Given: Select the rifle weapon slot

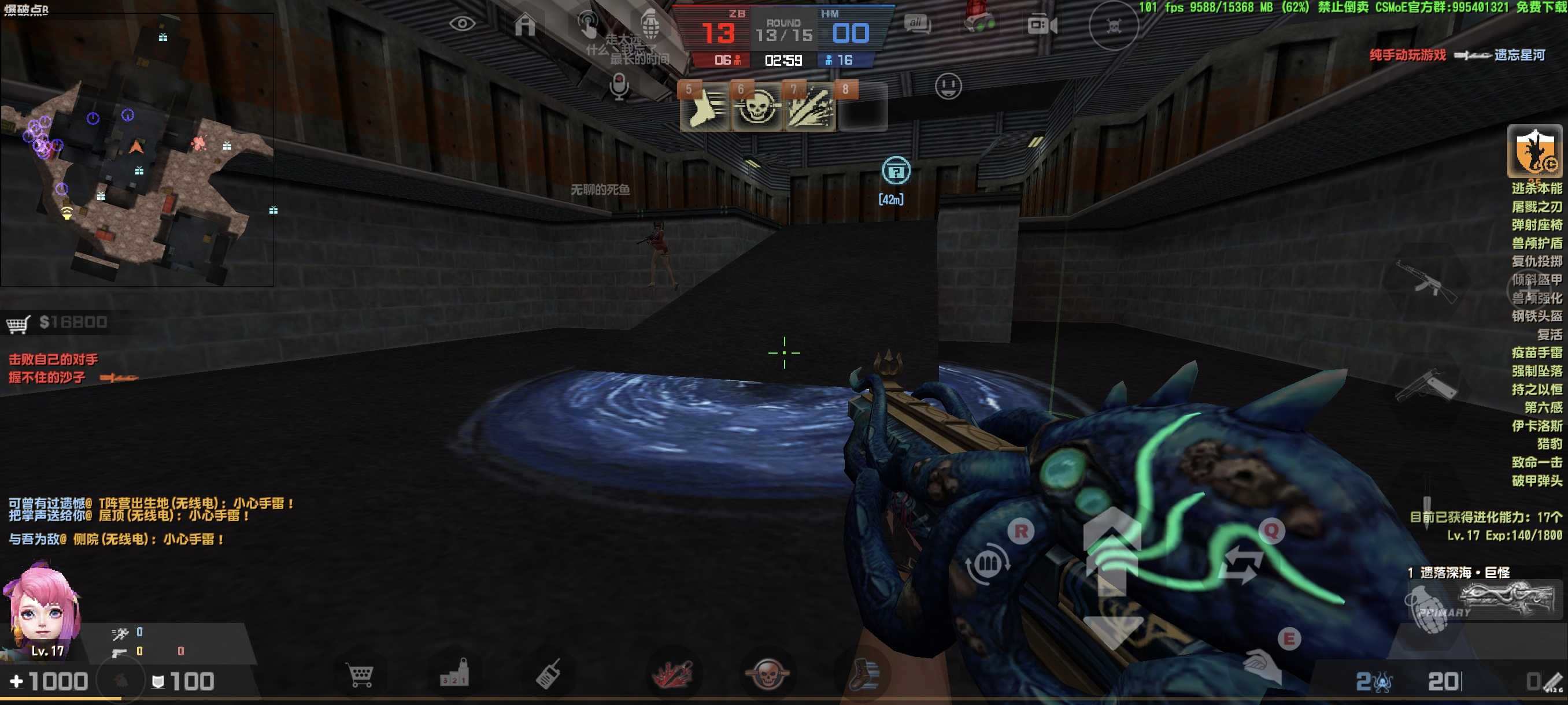Looking at the screenshot, I should [1426, 281].
